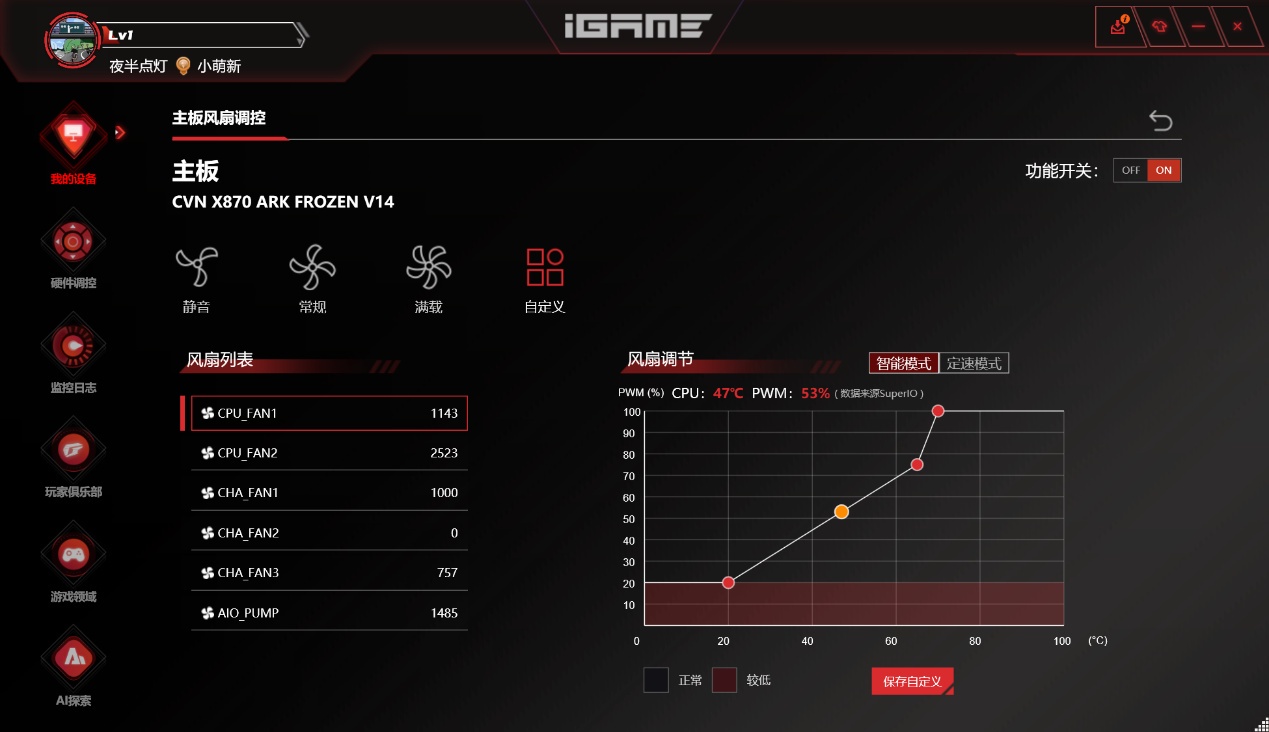Go back using the return arrow
This screenshot has height=732, width=1269.
click(x=1160, y=120)
